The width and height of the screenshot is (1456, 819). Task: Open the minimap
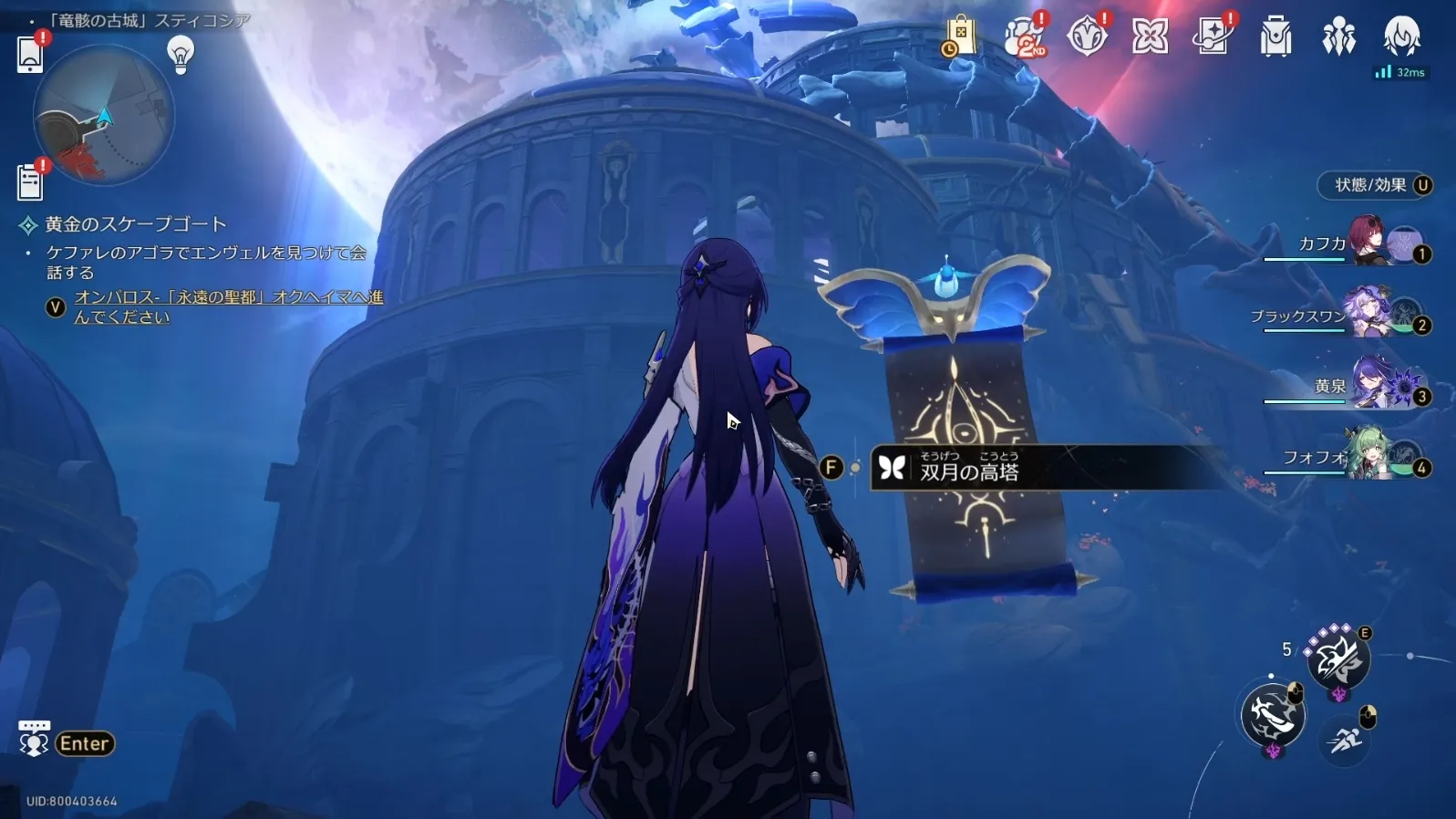(103, 116)
